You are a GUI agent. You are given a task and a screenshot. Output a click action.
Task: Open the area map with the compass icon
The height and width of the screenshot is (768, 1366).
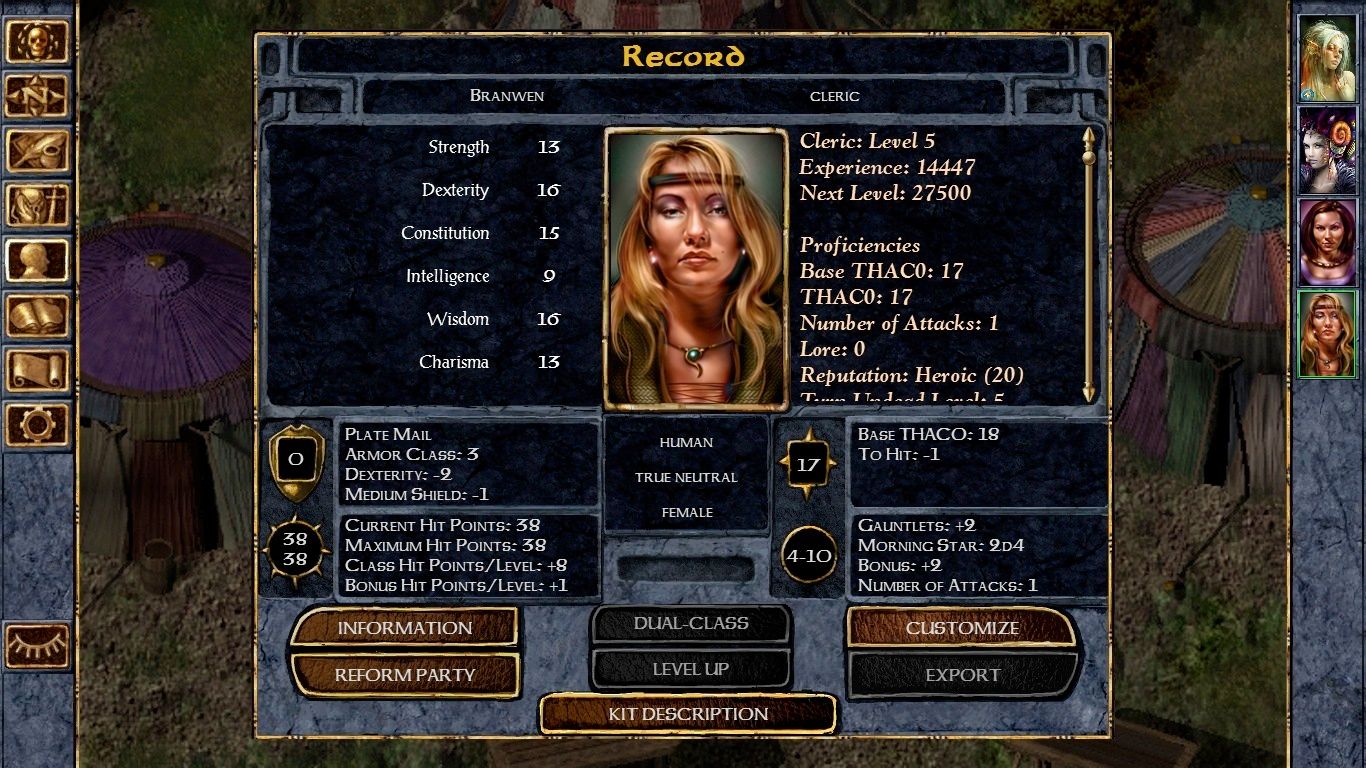[x=38, y=96]
